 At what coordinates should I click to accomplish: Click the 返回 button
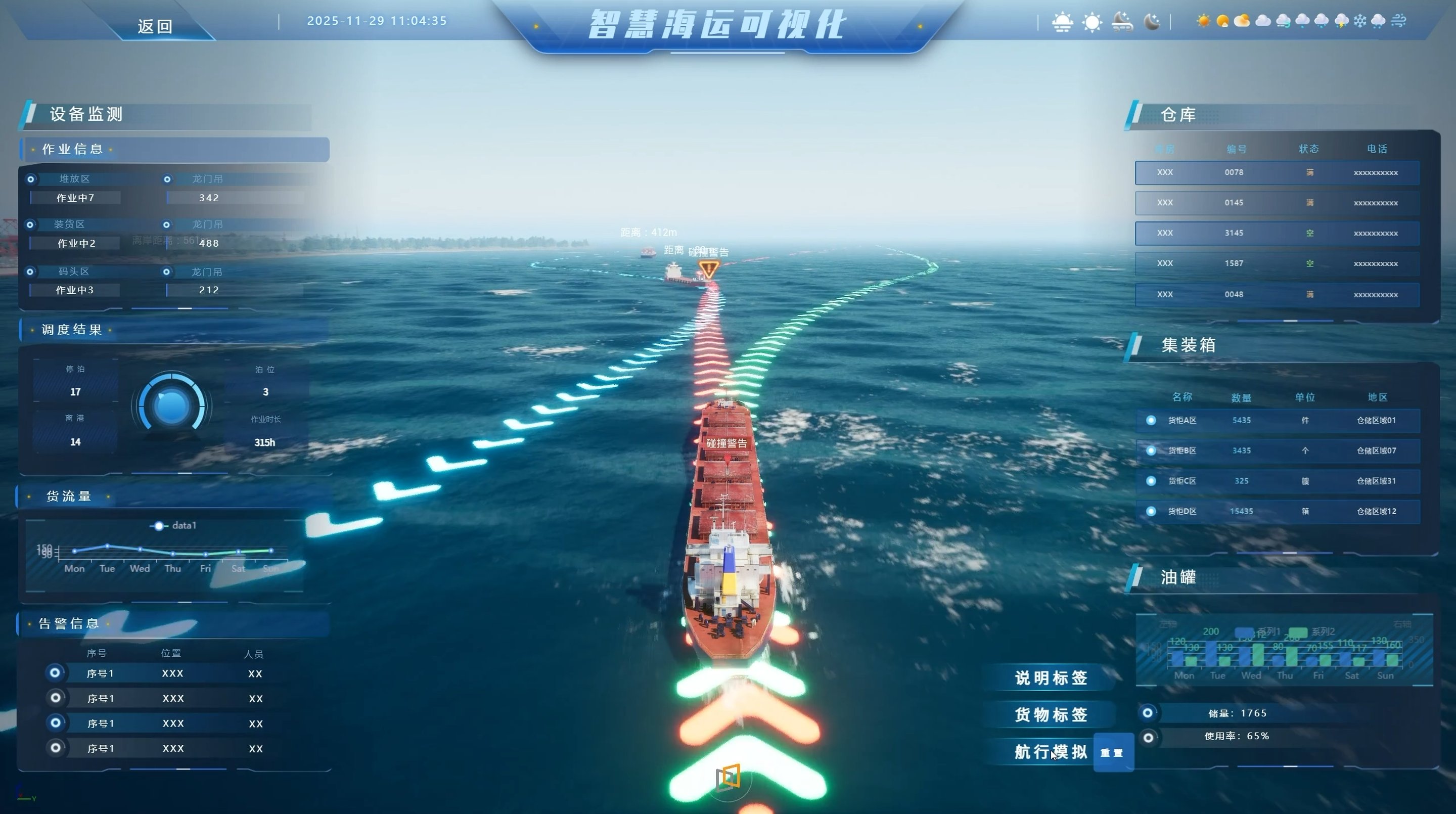point(155,25)
